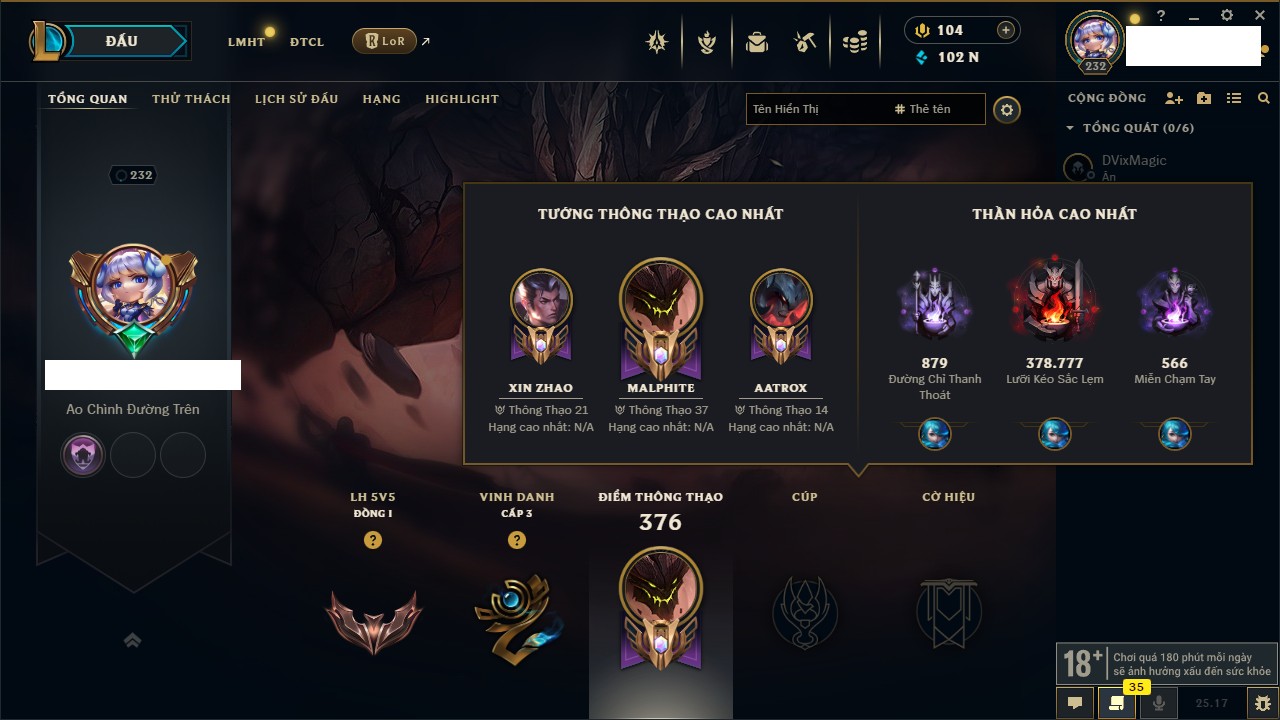Switch to the THỬ THÁCH tab
Viewport: 1280px width, 720px height.
pos(191,99)
